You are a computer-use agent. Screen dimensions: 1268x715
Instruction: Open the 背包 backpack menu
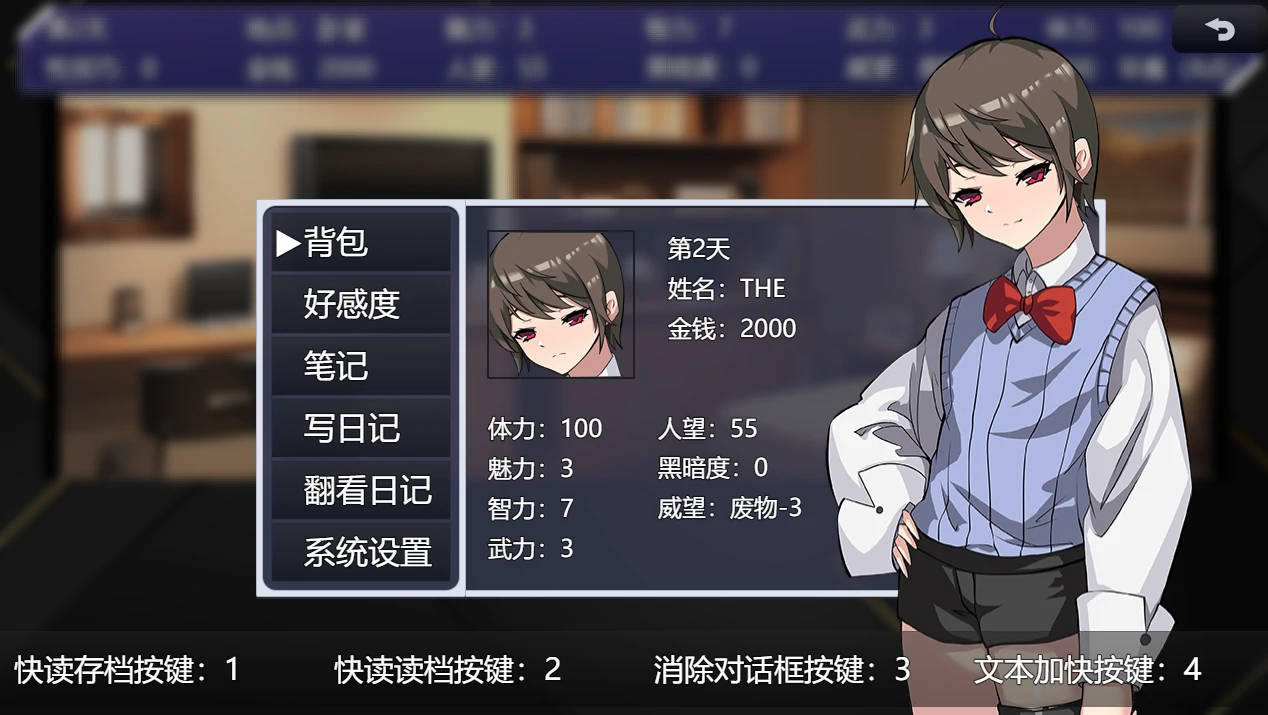(361, 242)
